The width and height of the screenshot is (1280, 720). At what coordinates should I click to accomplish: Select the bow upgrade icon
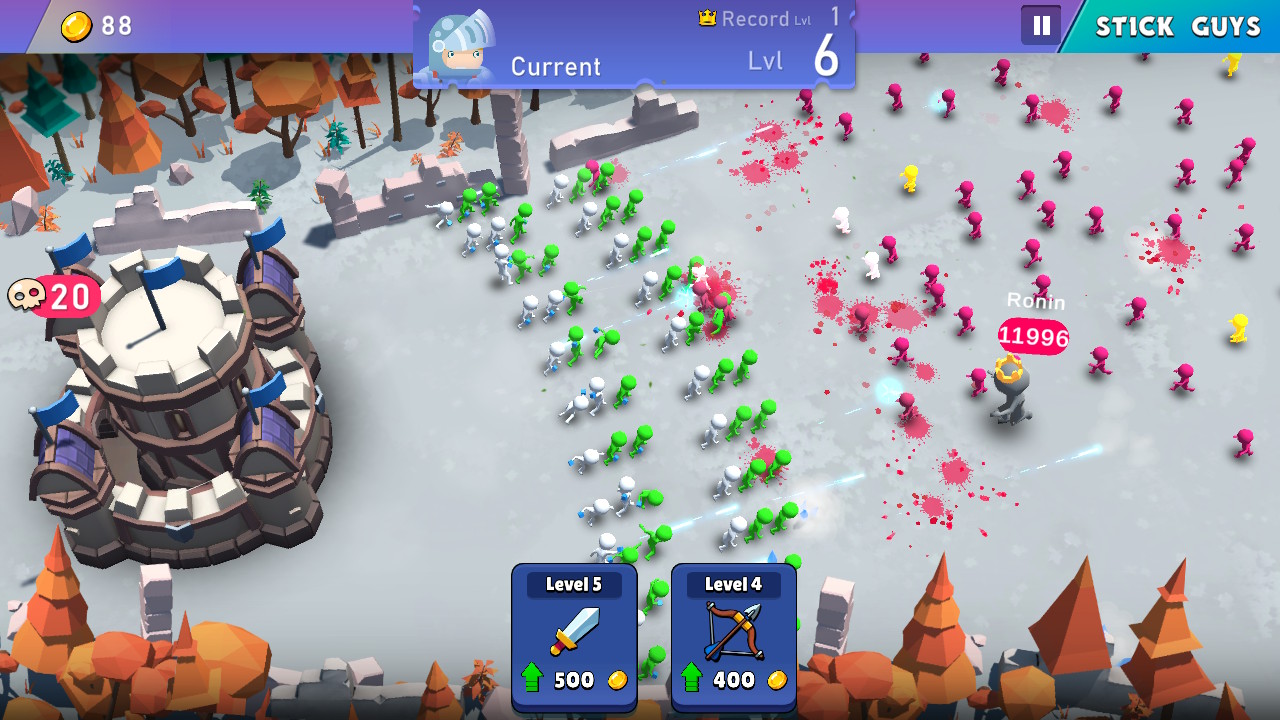tap(733, 630)
